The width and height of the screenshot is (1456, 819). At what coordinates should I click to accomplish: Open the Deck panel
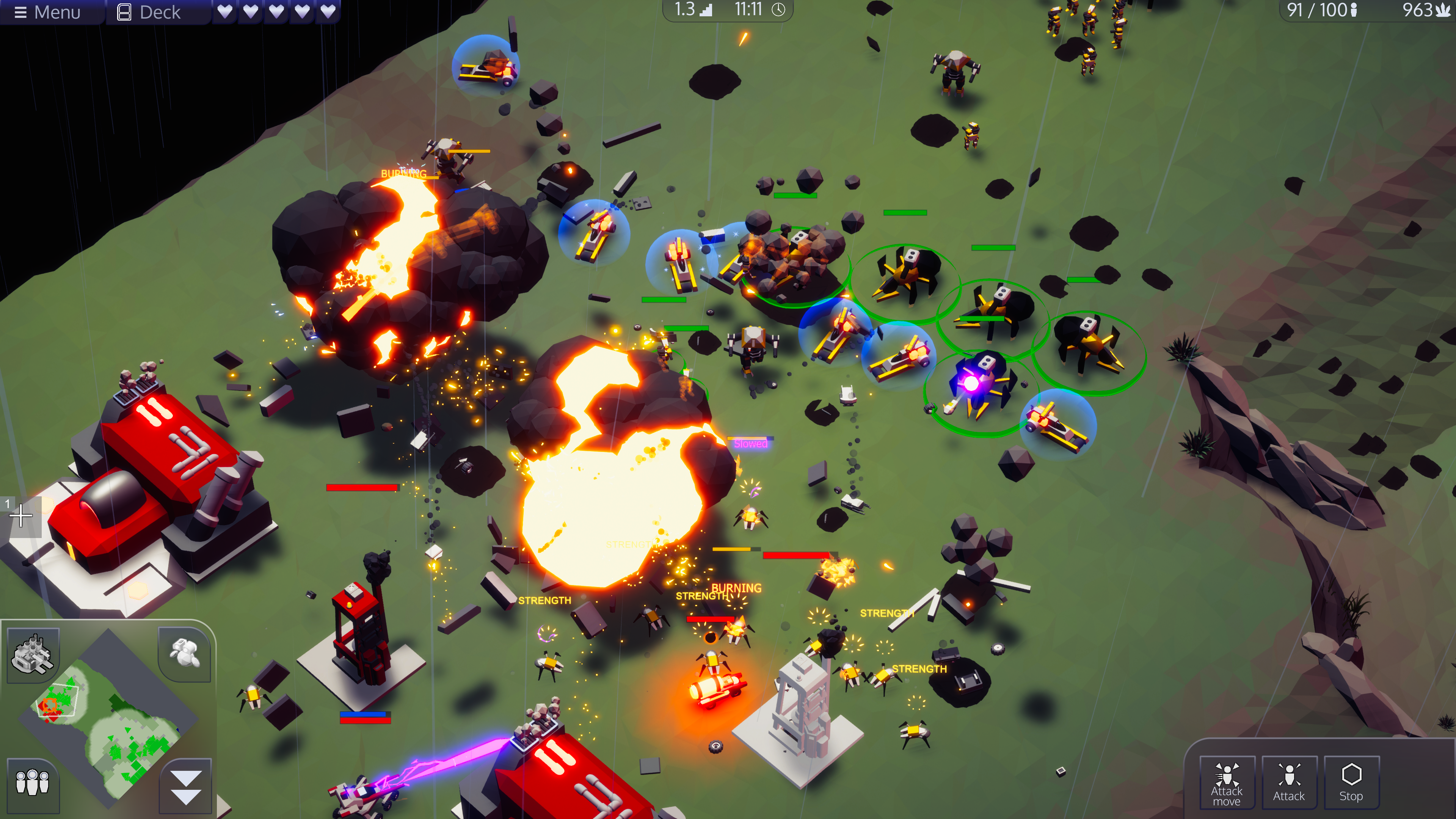point(149,12)
